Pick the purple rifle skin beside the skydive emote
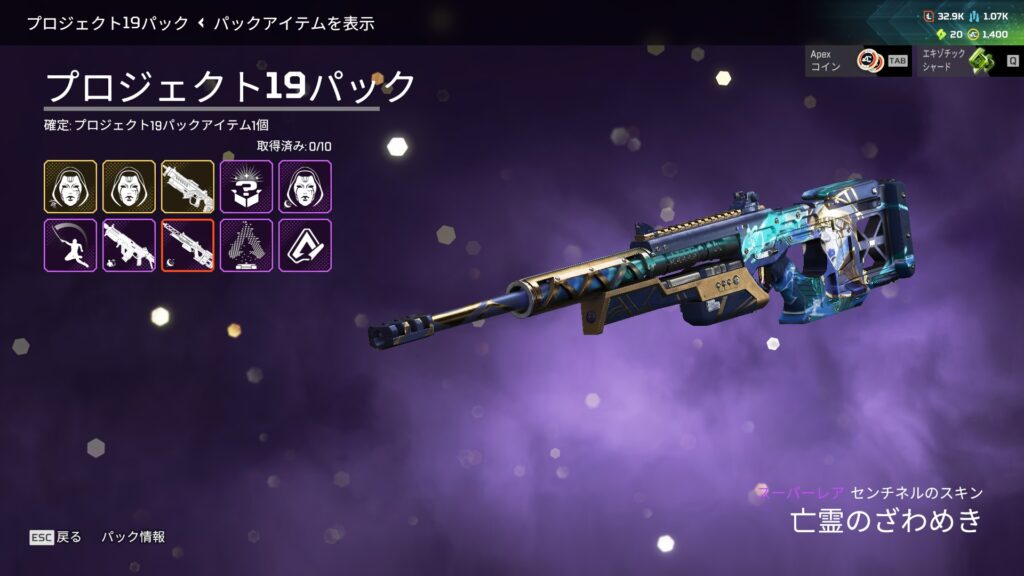This screenshot has width=1024, height=576. 129,245
